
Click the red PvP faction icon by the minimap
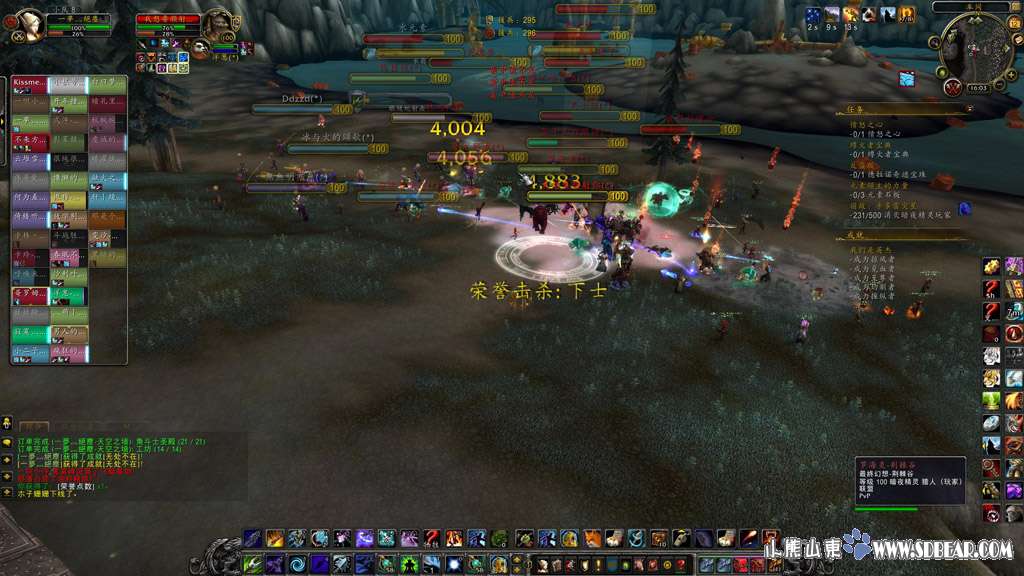953,87
